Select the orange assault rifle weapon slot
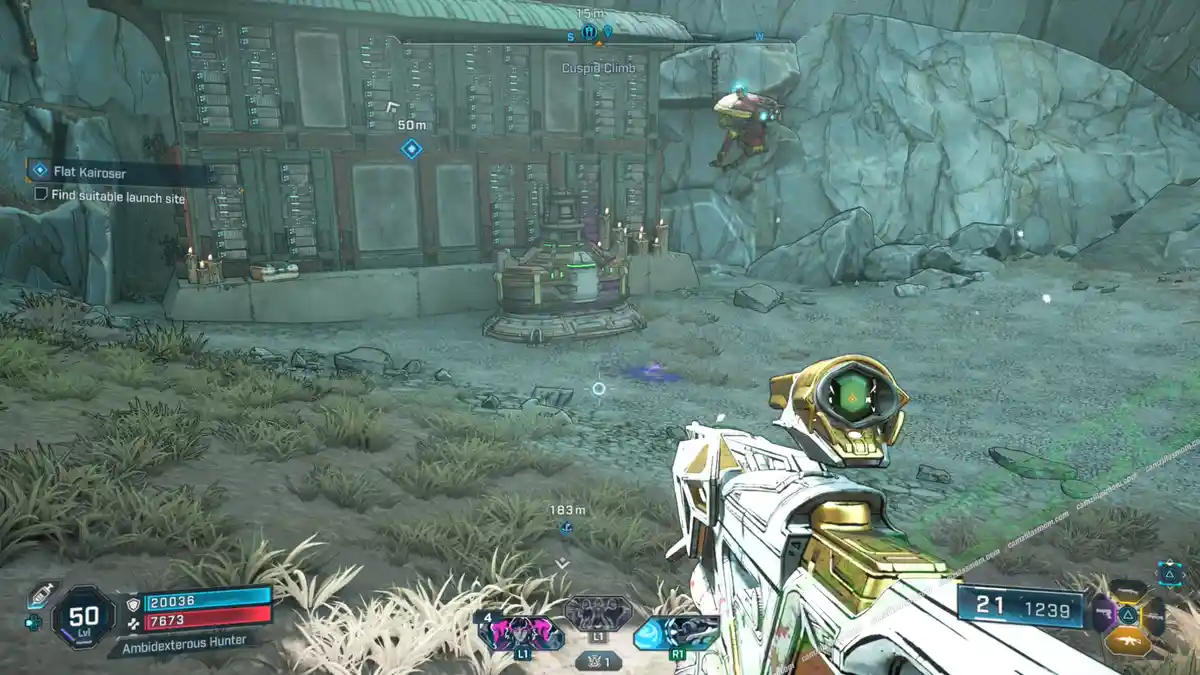The width and height of the screenshot is (1200, 675). click(1129, 639)
